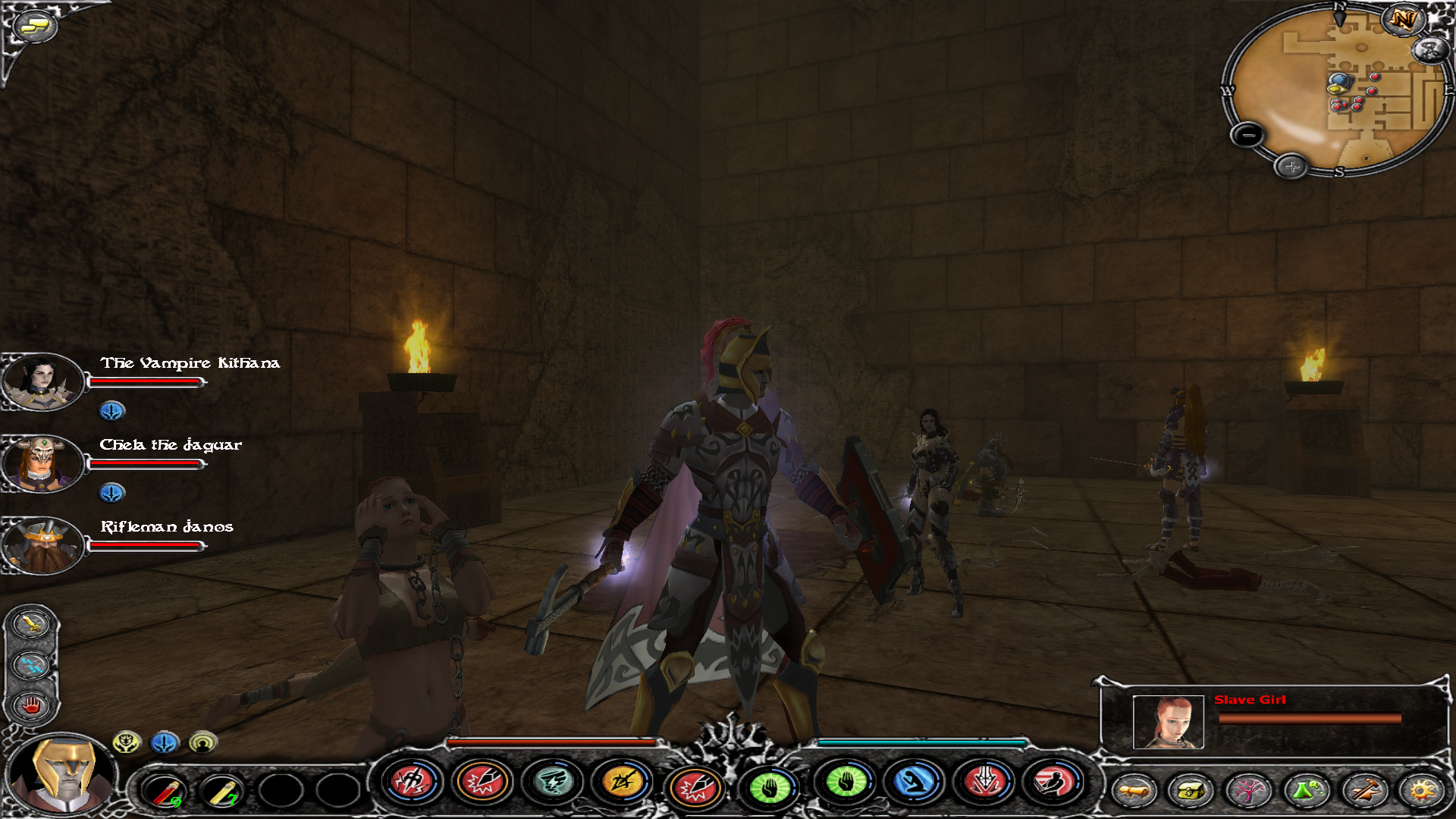Image resolution: width=1456 pixels, height=819 pixels.
Task: Select the golden sword stance button
Action: tap(32, 624)
